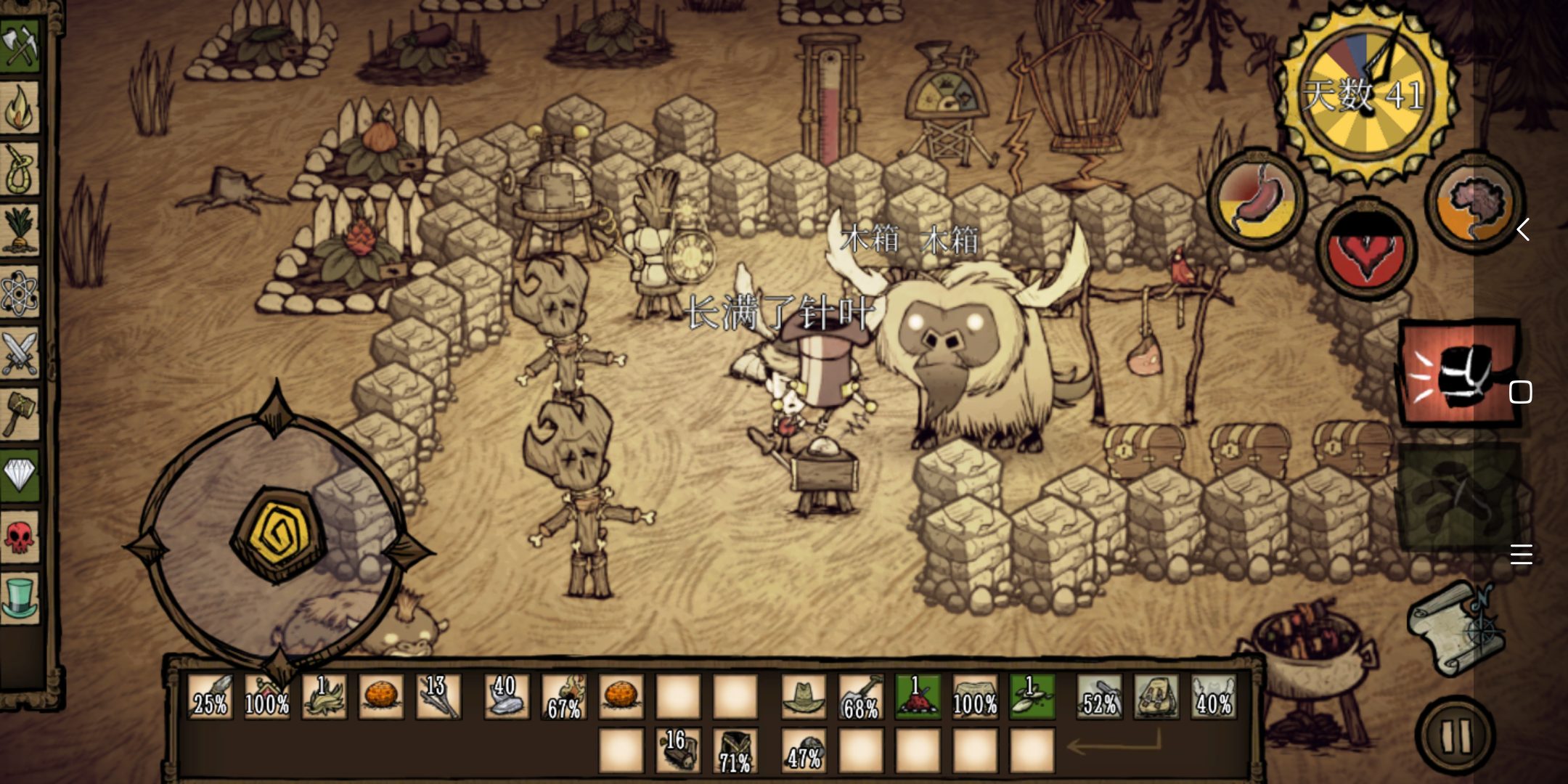Open the Science atom tab
Image resolution: width=1568 pixels, height=784 pixels.
(x=20, y=292)
